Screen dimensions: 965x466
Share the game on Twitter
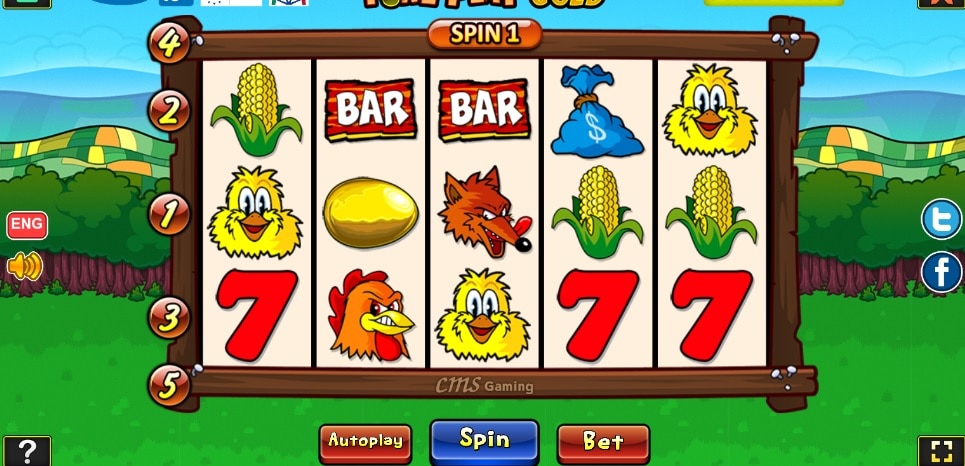(941, 220)
